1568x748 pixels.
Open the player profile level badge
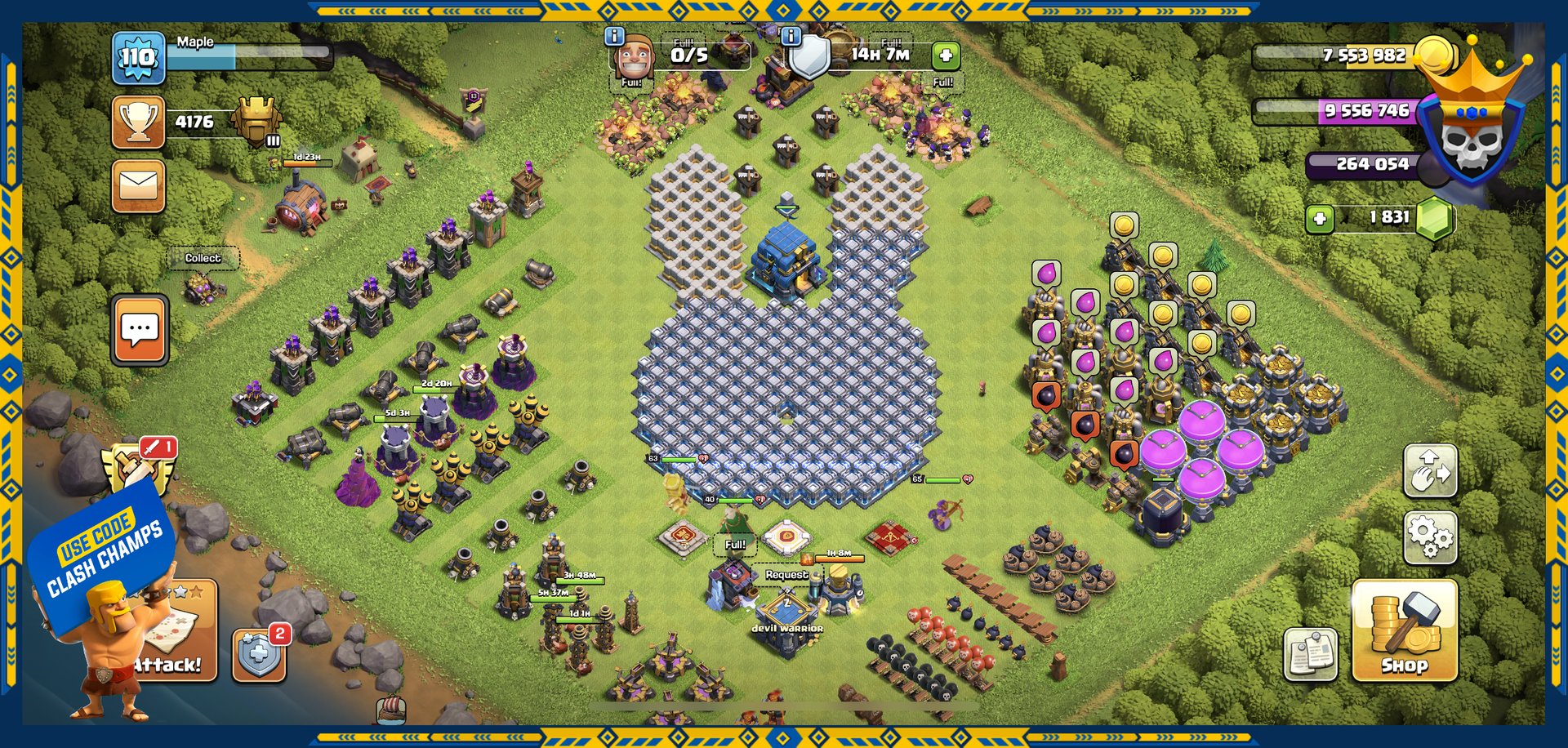click(x=137, y=57)
